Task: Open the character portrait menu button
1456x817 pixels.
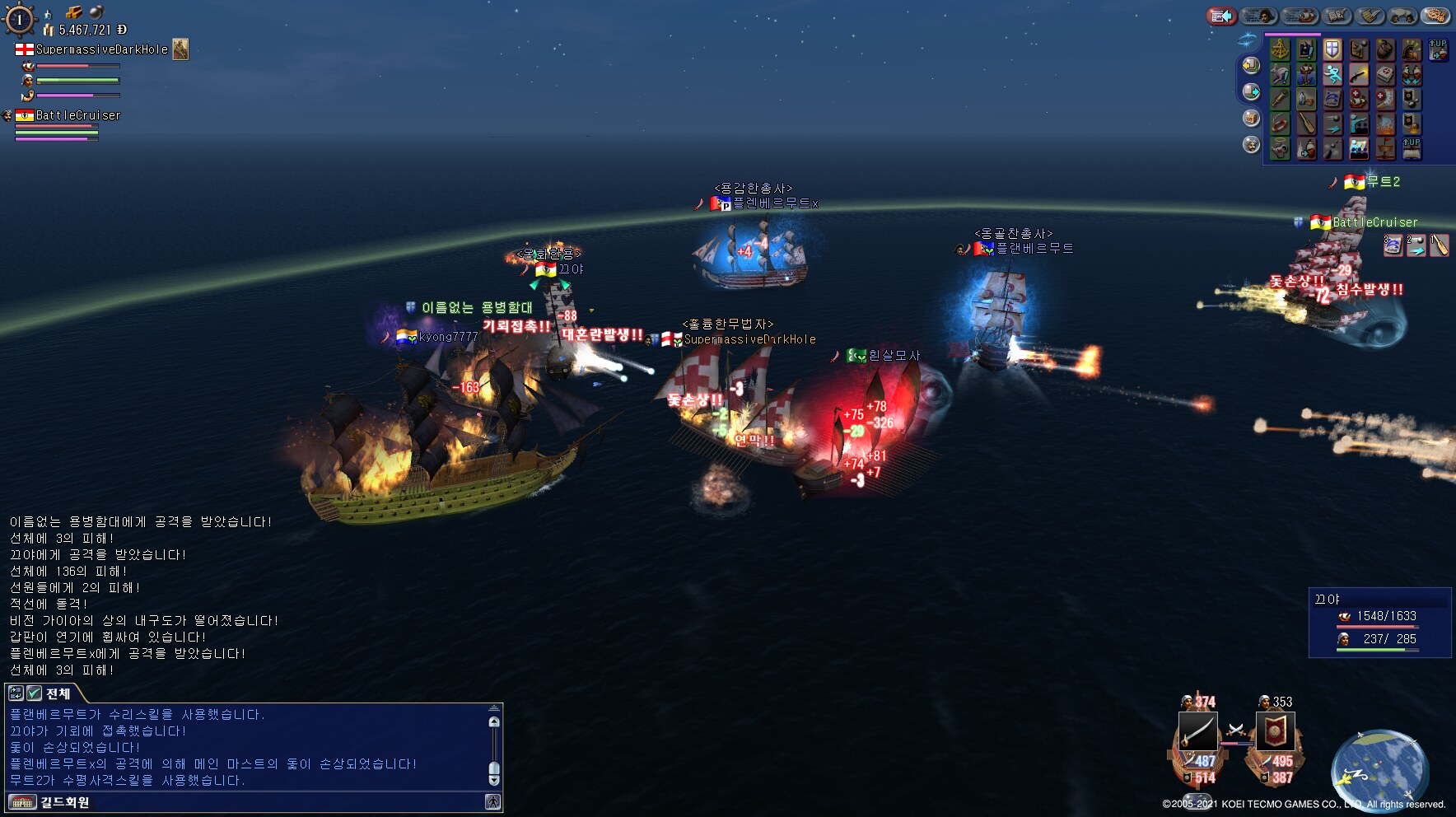Action: (1258, 16)
